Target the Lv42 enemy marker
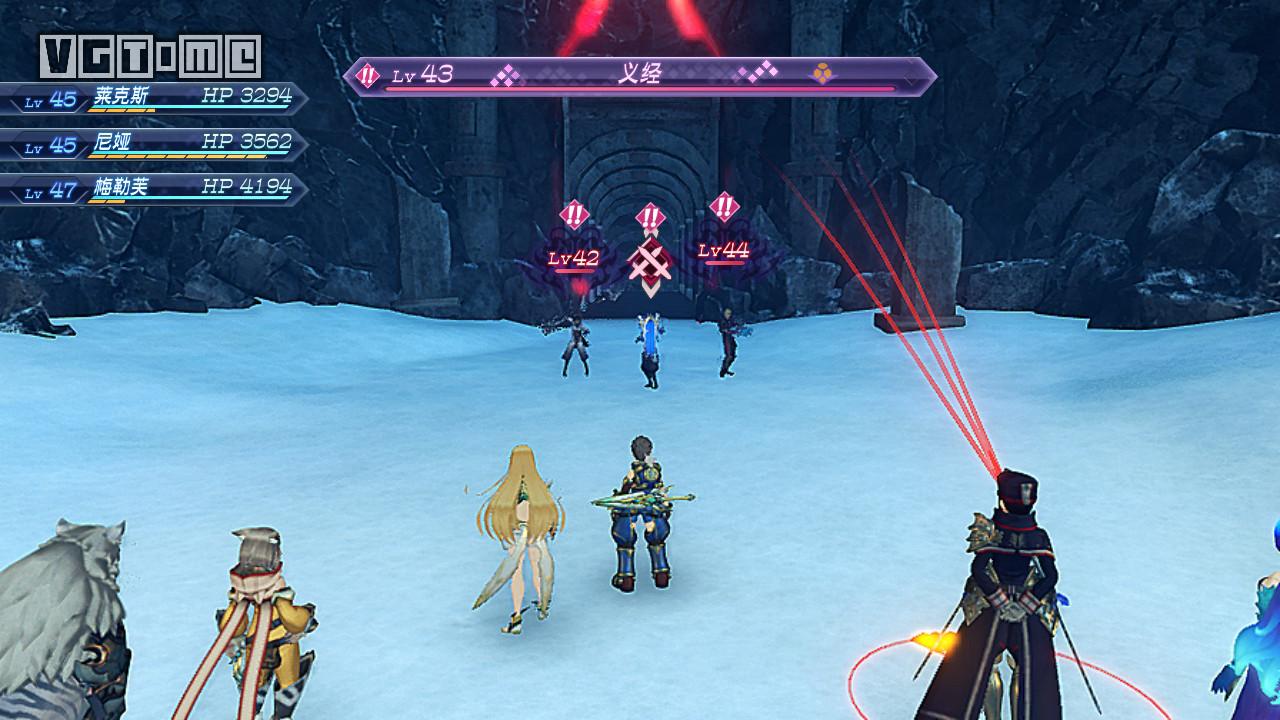 click(x=573, y=259)
